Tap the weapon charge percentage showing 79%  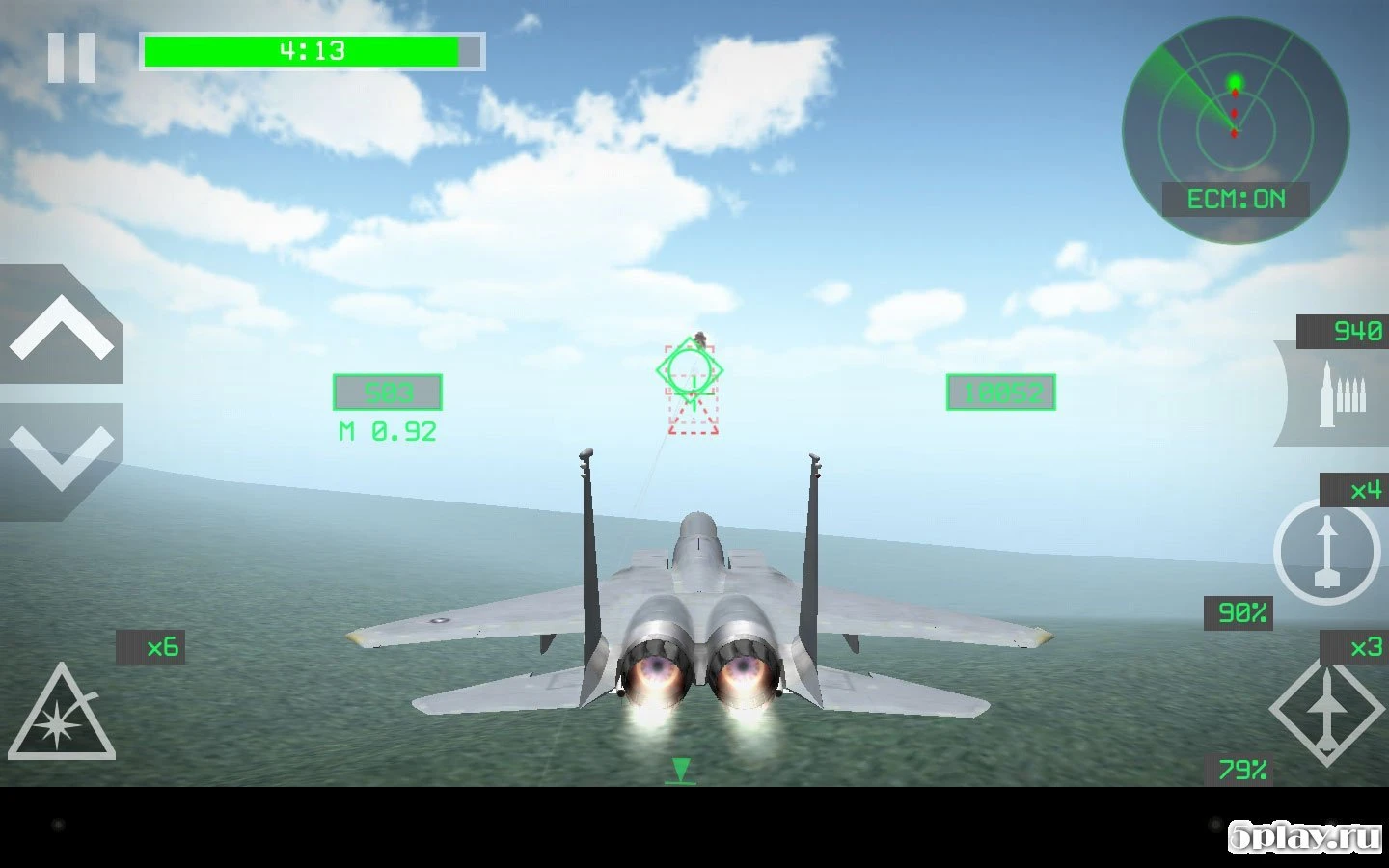(1243, 769)
